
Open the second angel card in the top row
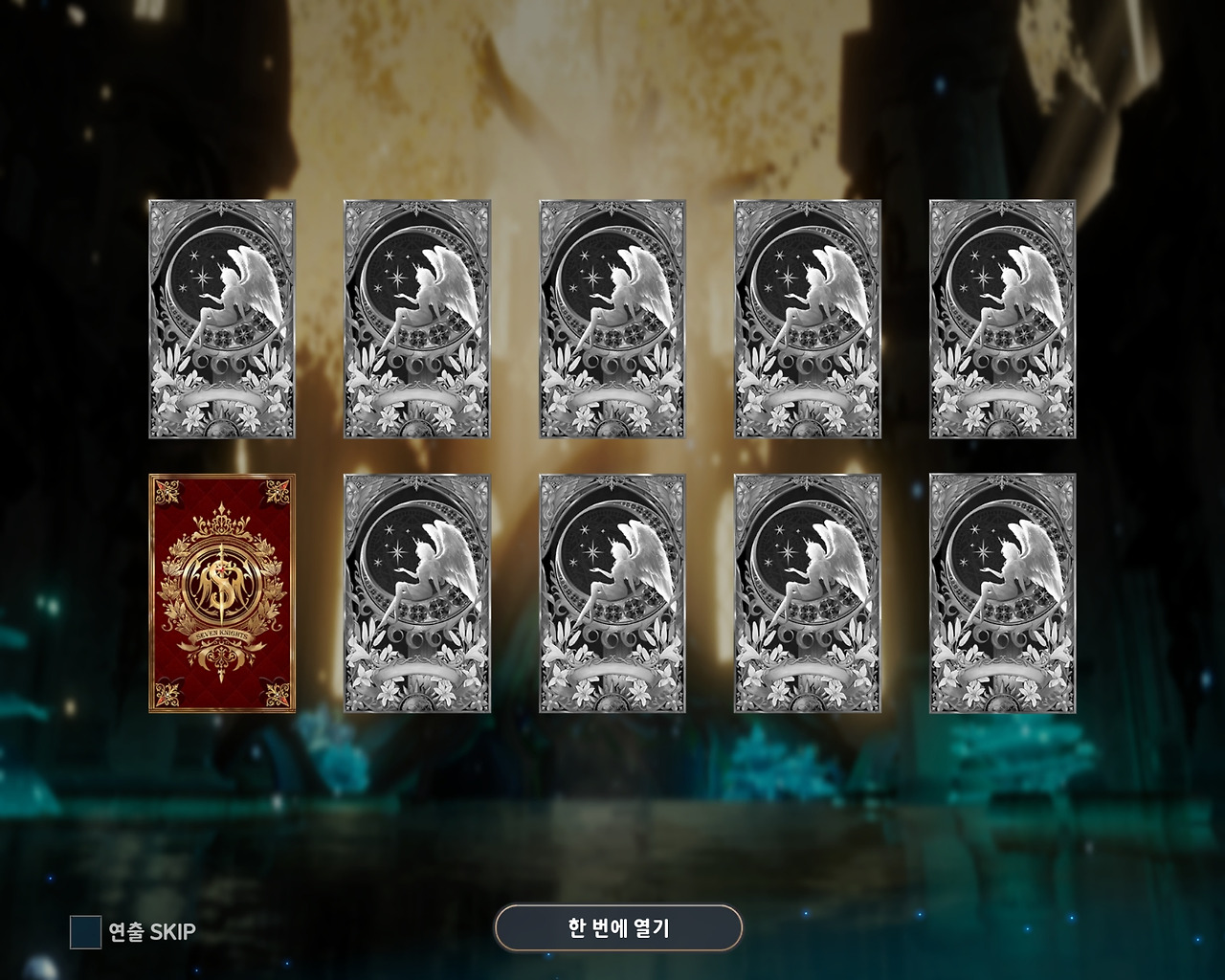point(417,319)
